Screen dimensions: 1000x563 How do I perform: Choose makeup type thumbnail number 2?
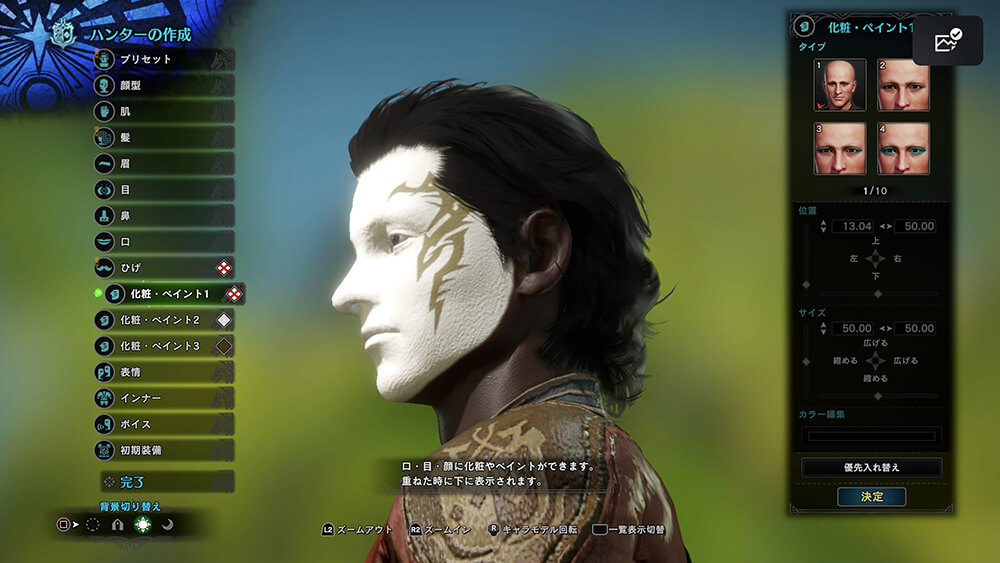point(904,85)
